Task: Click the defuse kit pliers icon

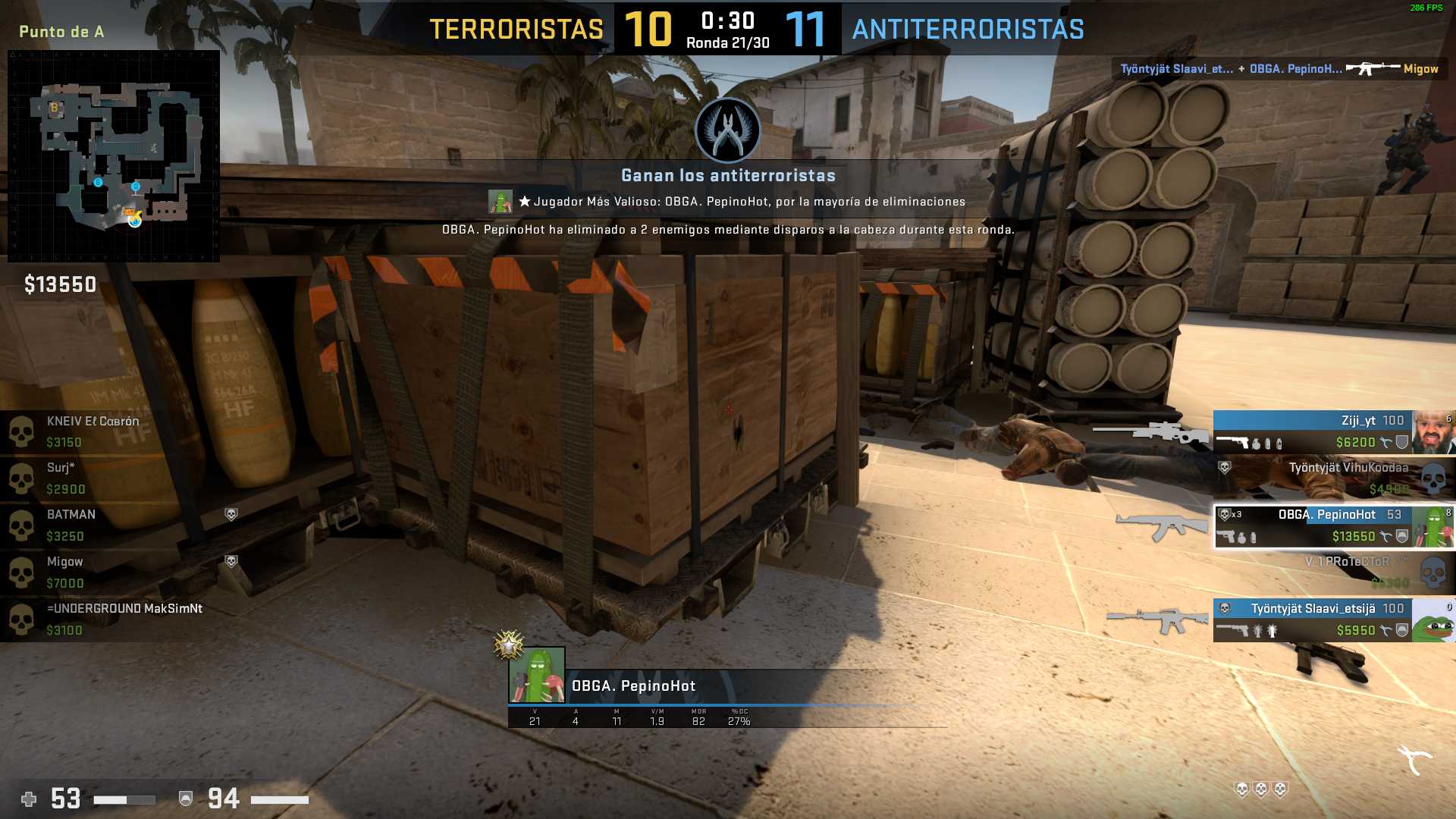Action: 1414,759
